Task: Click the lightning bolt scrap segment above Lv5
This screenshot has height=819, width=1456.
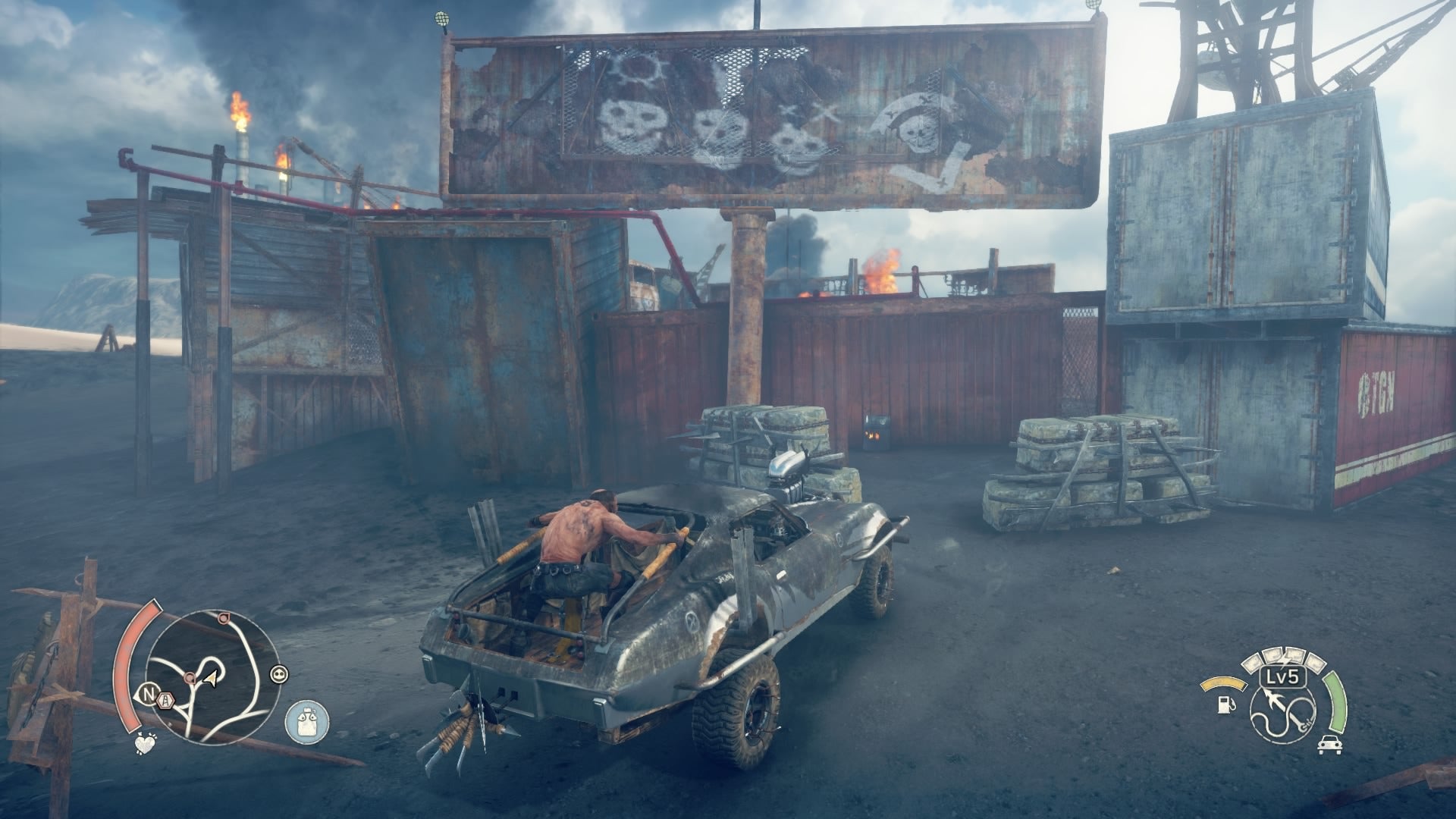Action: [1285, 660]
